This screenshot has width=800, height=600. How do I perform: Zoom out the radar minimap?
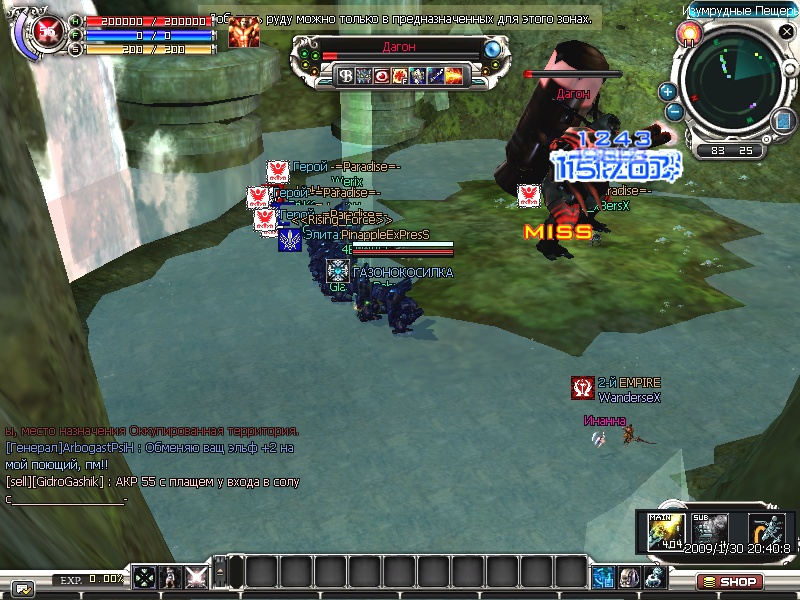pyautogui.click(x=674, y=110)
